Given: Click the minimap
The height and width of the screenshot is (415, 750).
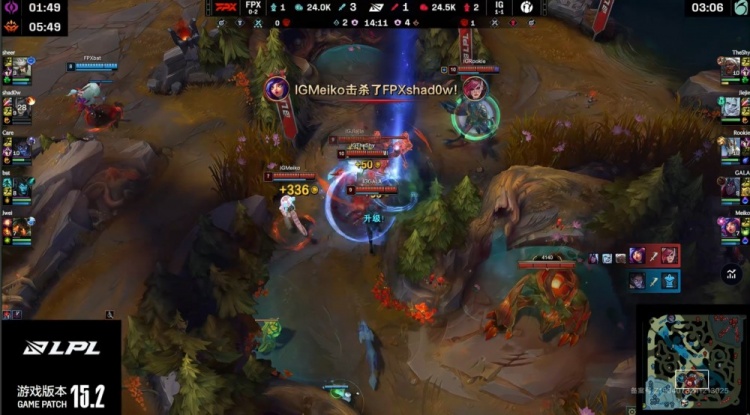Looking at the screenshot, I should point(691,359).
